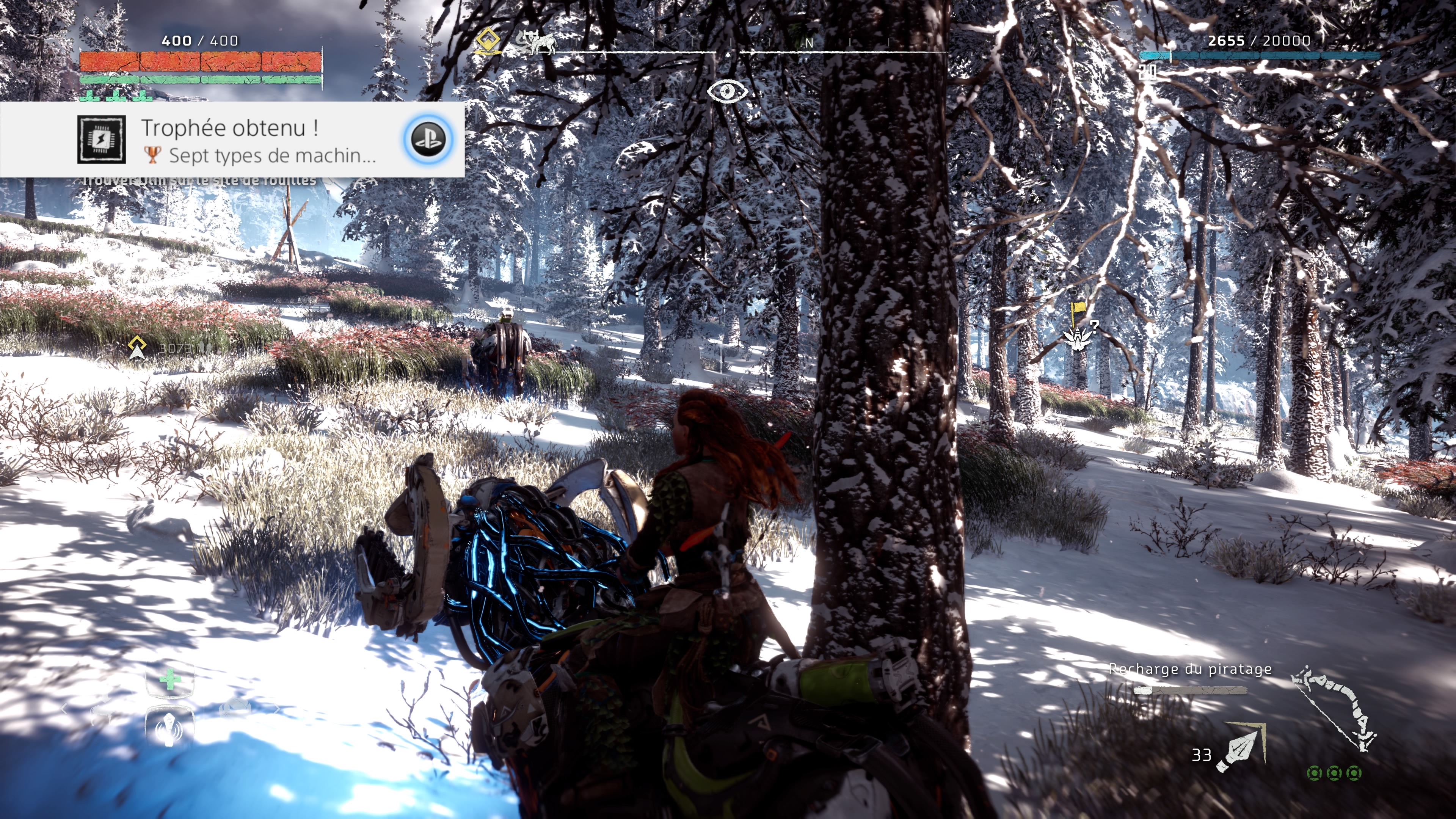Screen dimensions: 1456x819
Task: Select the trophy's chip-and-lightning thumbnail
Action: [102, 140]
